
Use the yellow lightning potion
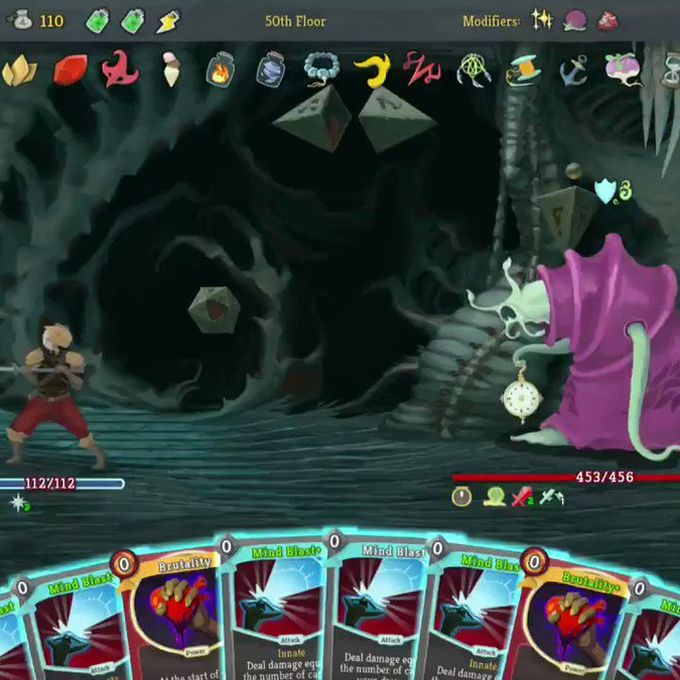[169, 21]
